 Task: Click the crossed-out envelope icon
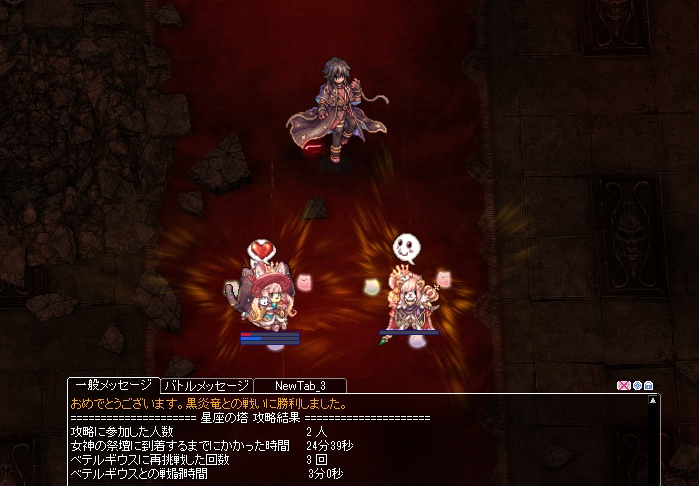point(624,385)
